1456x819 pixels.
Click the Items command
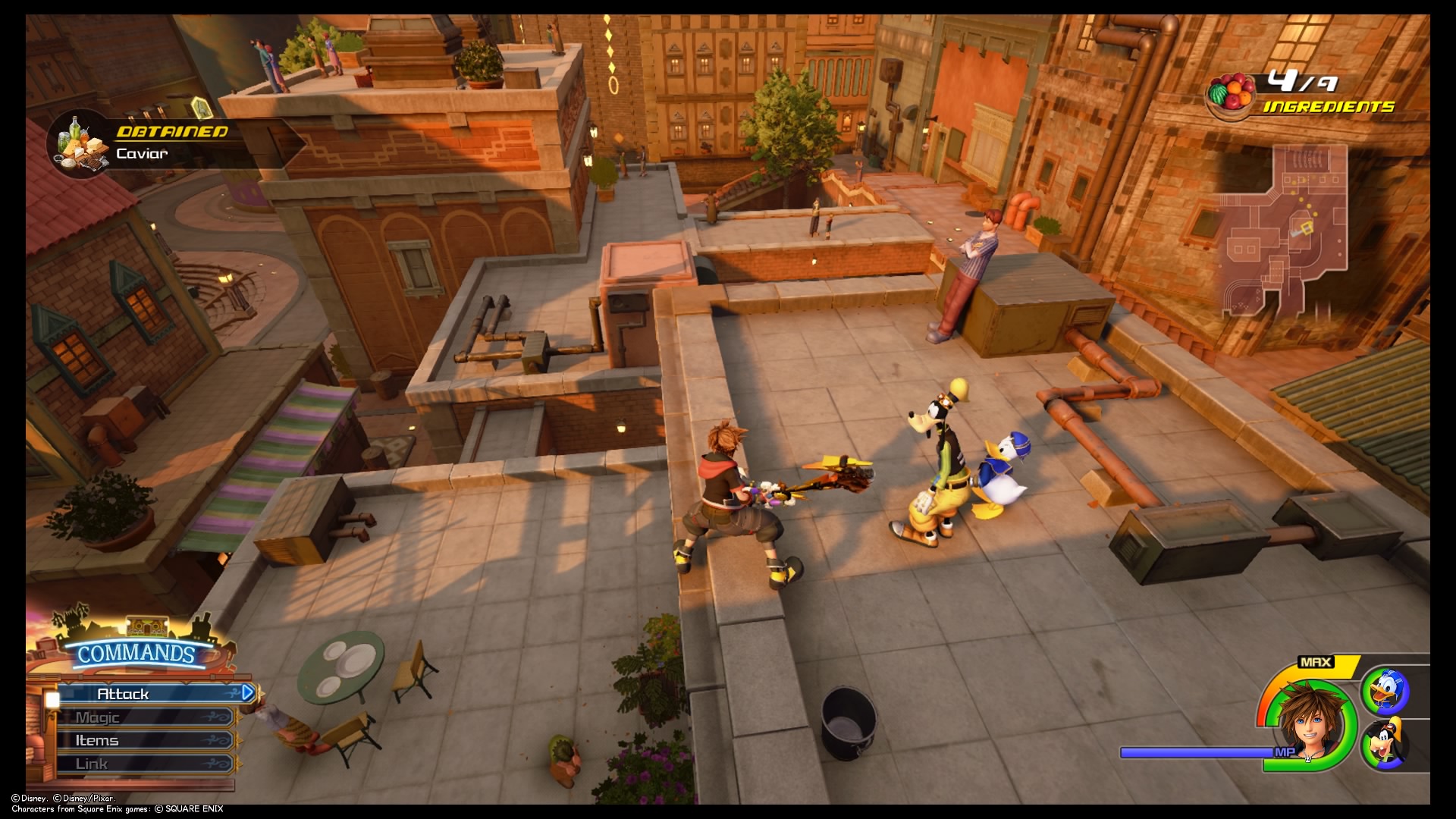[x=99, y=739]
